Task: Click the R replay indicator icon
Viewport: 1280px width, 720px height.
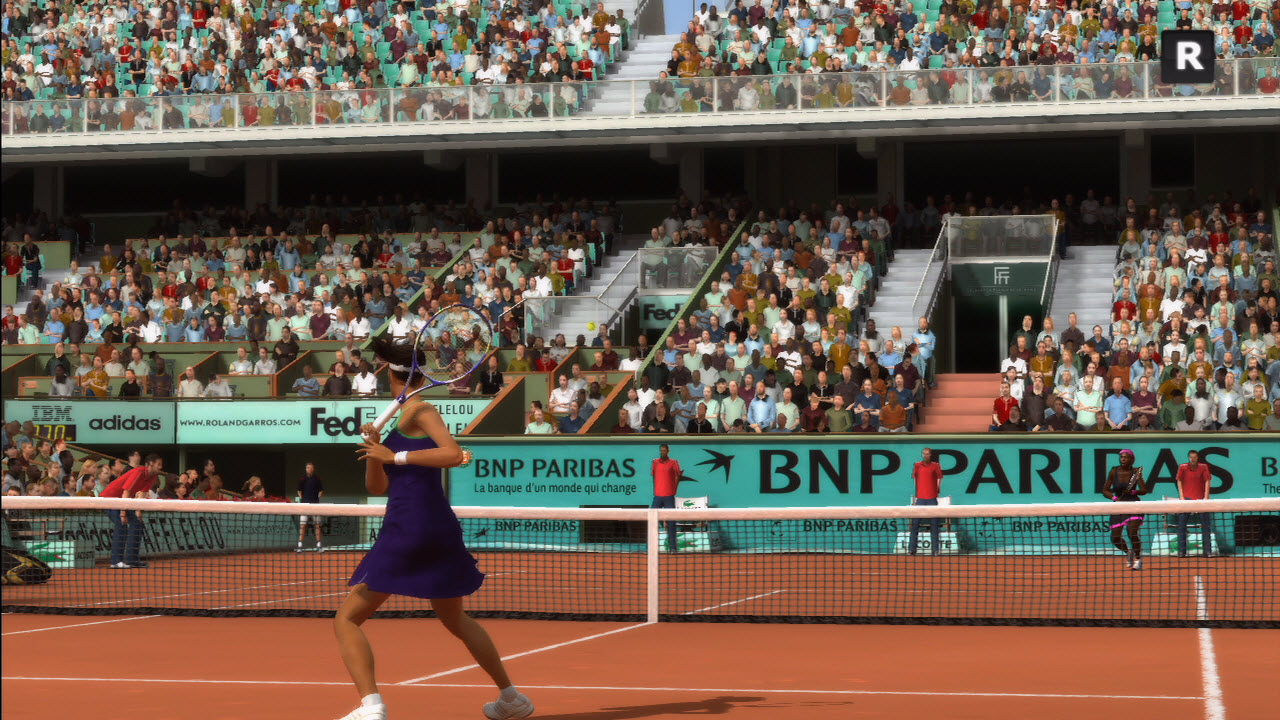Action: [x=1187, y=56]
